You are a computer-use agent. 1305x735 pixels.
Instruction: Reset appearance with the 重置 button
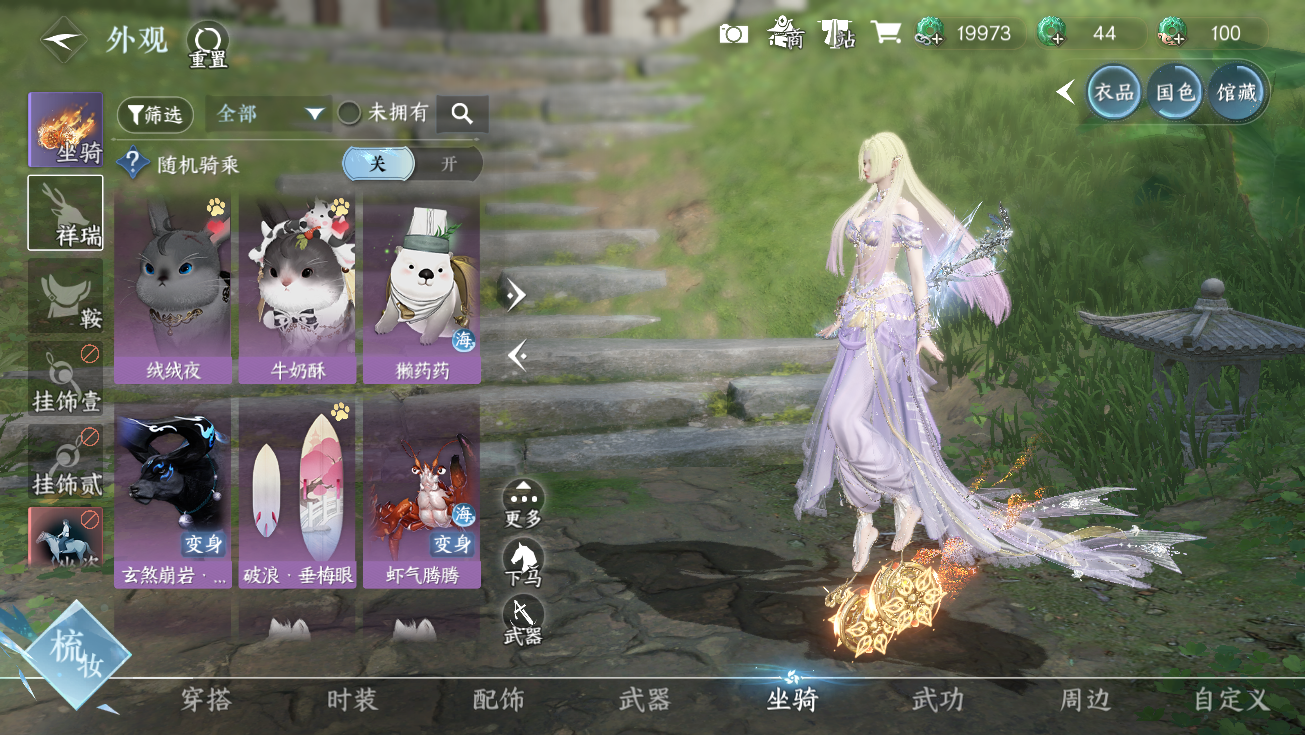pyautogui.click(x=208, y=45)
